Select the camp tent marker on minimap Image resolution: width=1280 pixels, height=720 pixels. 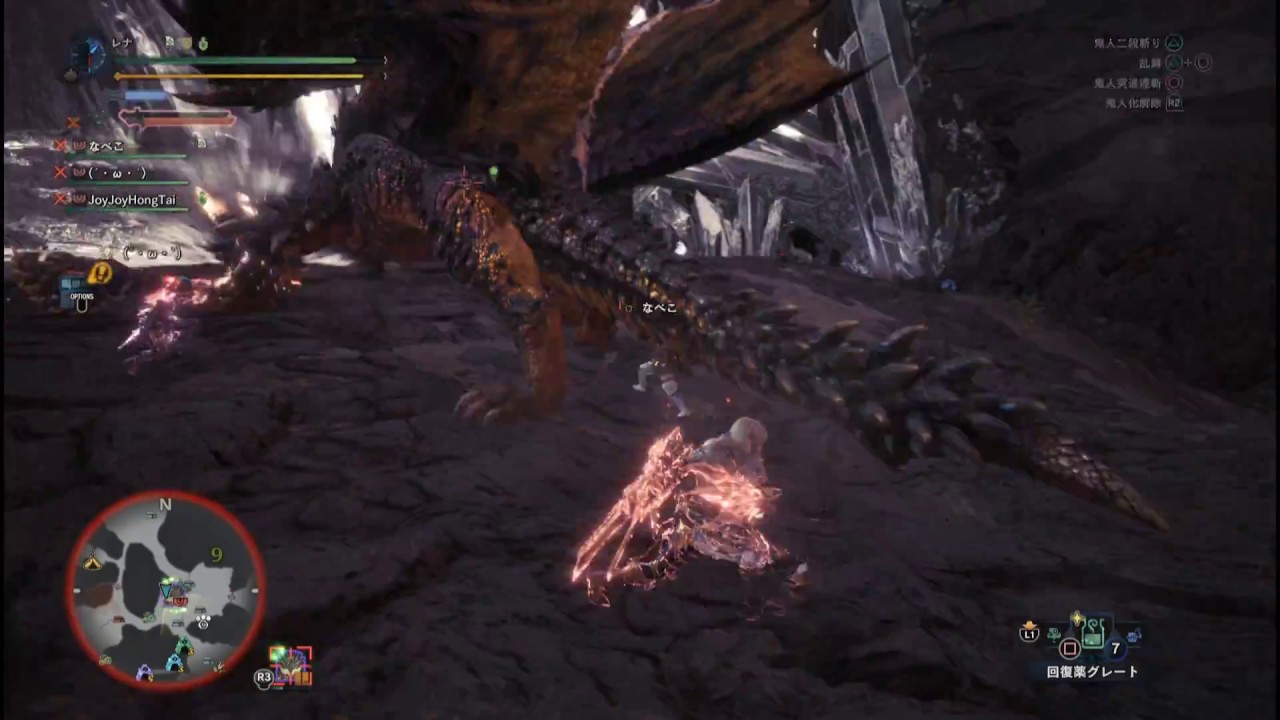(x=93, y=563)
